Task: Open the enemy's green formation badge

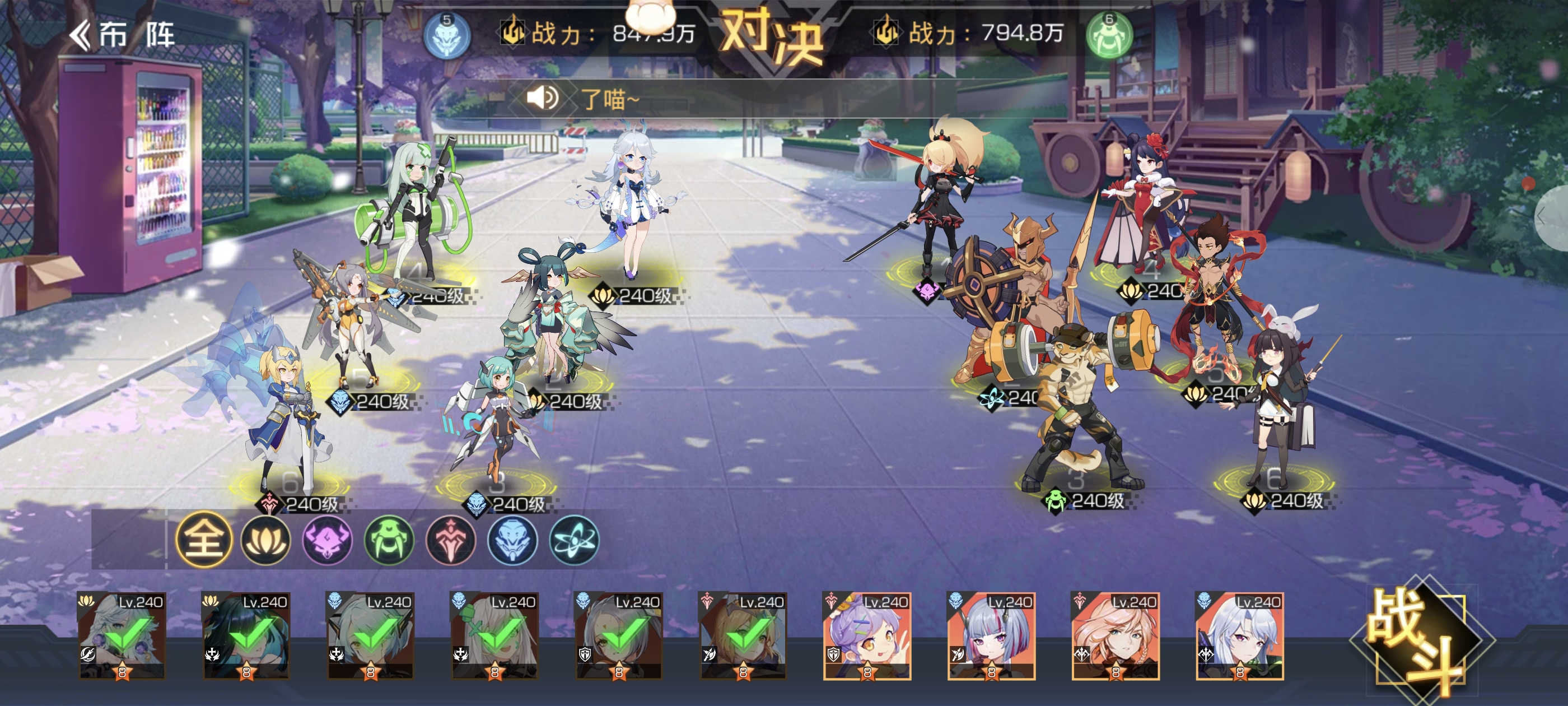Action: pos(1109,35)
